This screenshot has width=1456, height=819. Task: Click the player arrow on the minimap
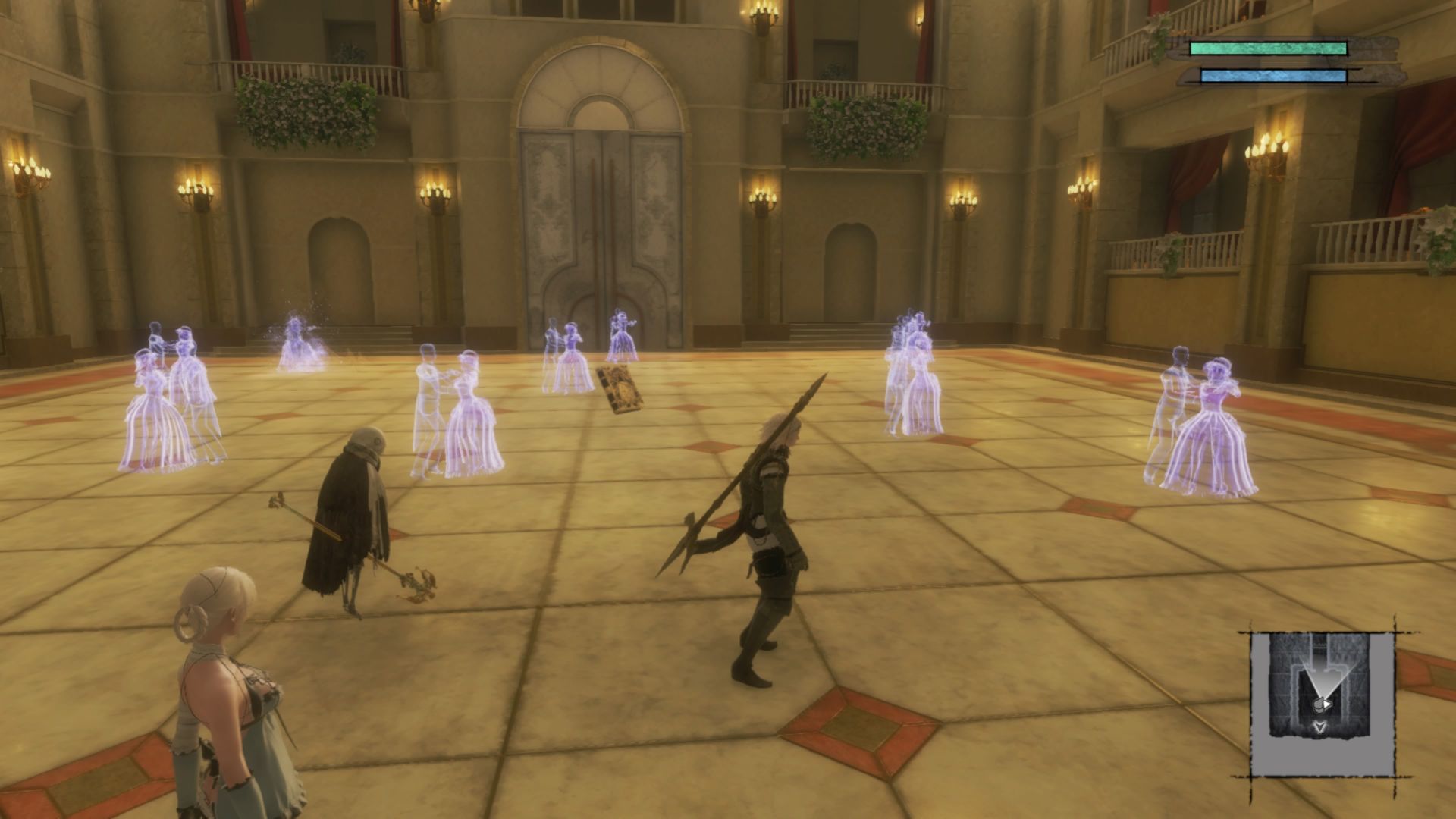(x=1323, y=704)
